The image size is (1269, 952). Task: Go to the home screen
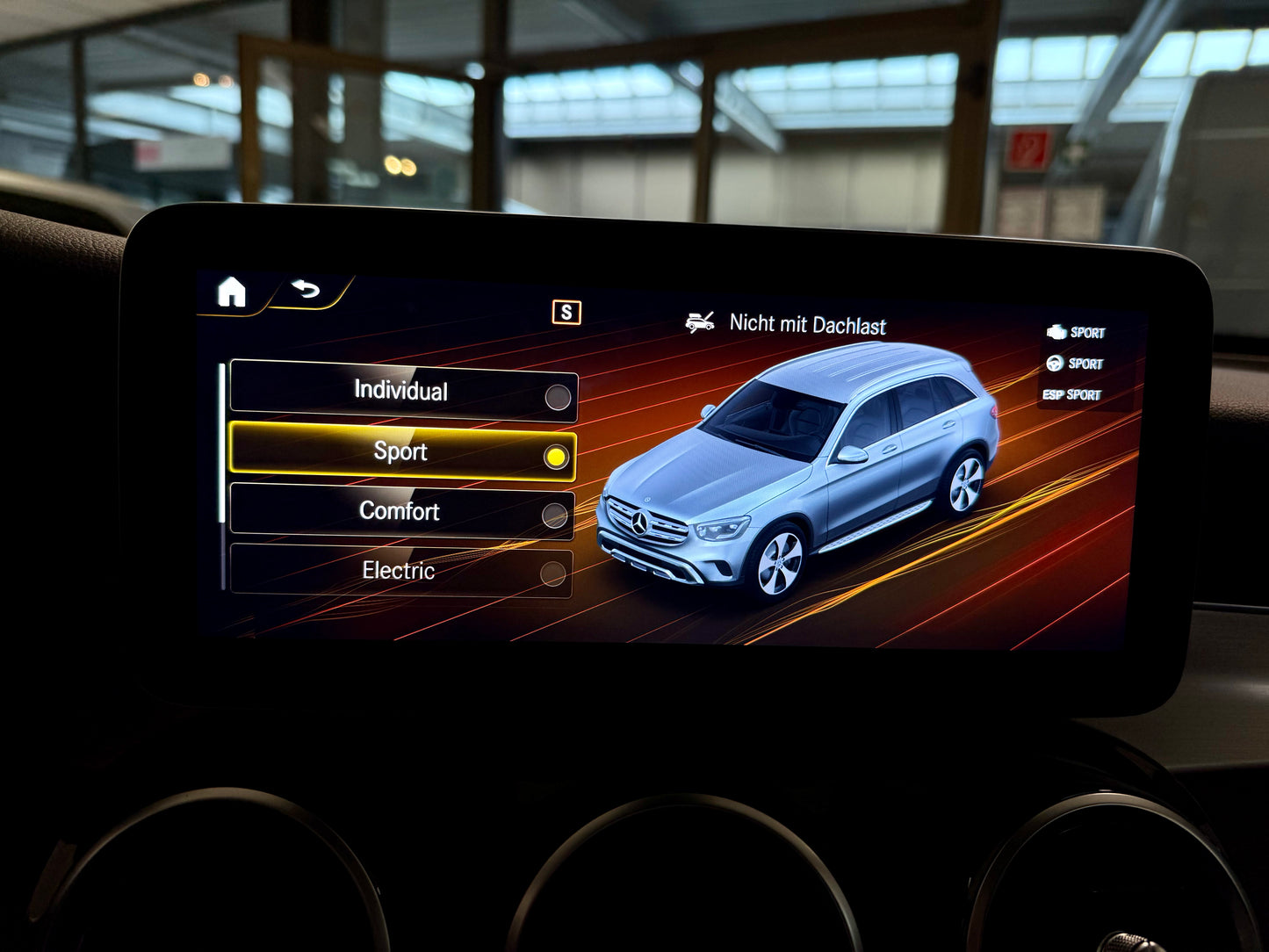pos(232,292)
